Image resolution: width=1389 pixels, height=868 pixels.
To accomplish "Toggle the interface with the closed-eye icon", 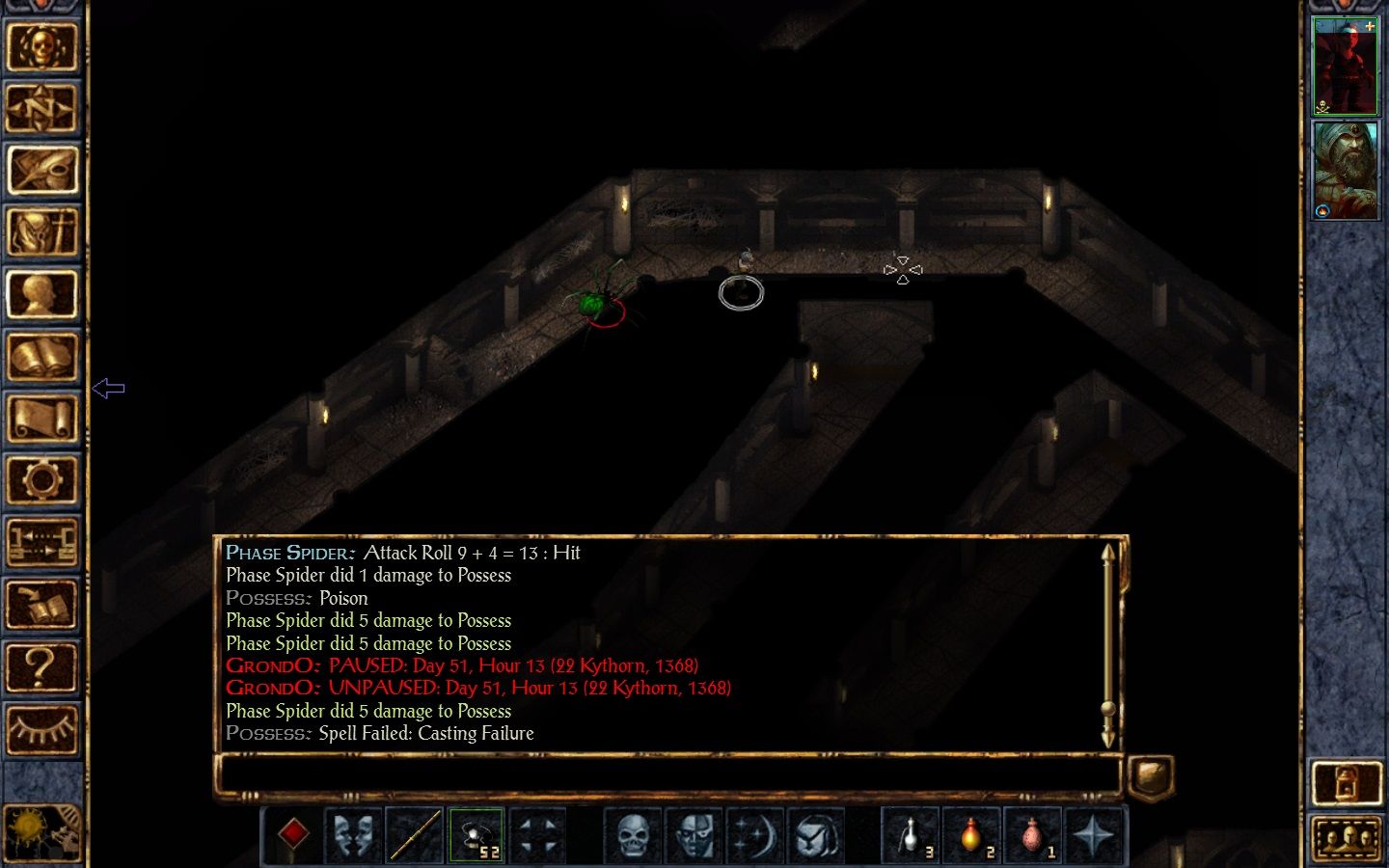I will [42, 730].
